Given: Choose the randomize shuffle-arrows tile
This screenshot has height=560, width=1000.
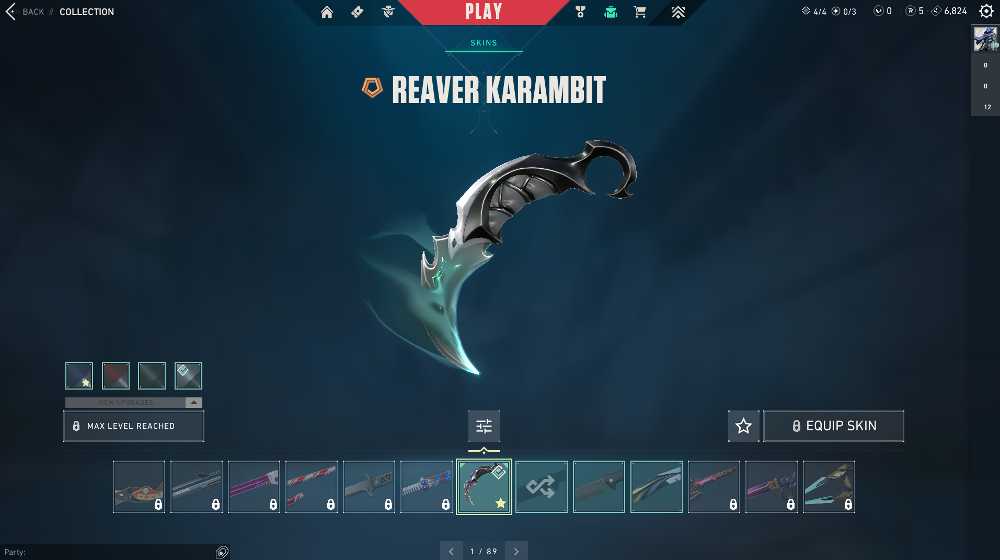Looking at the screenshot, I should [x=541, y=487].
